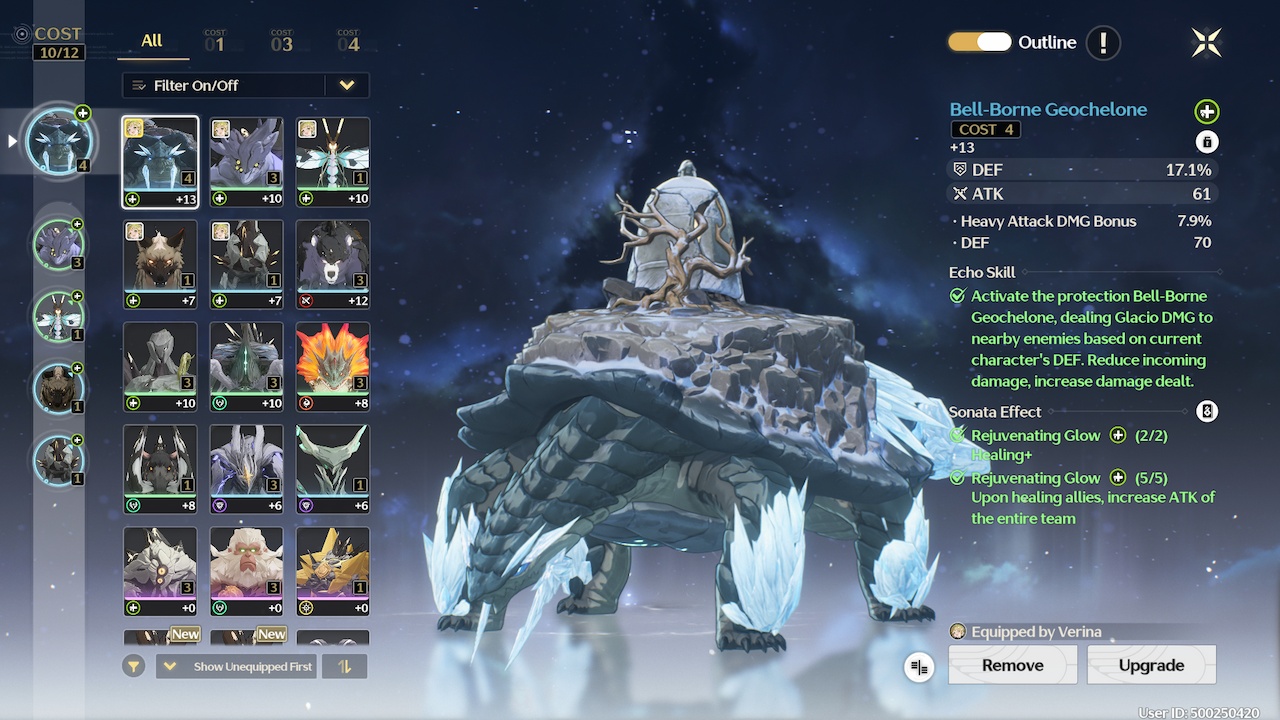Open the Sonata Effect details icon
The image size is (1280, 720).
[1207, 411]
